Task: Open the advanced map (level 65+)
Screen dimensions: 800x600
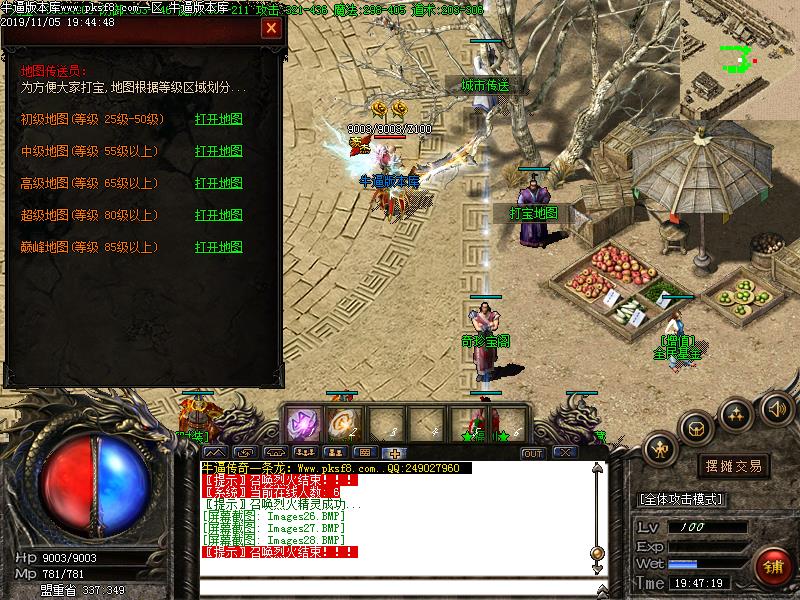Action: (x=218, y=184)
